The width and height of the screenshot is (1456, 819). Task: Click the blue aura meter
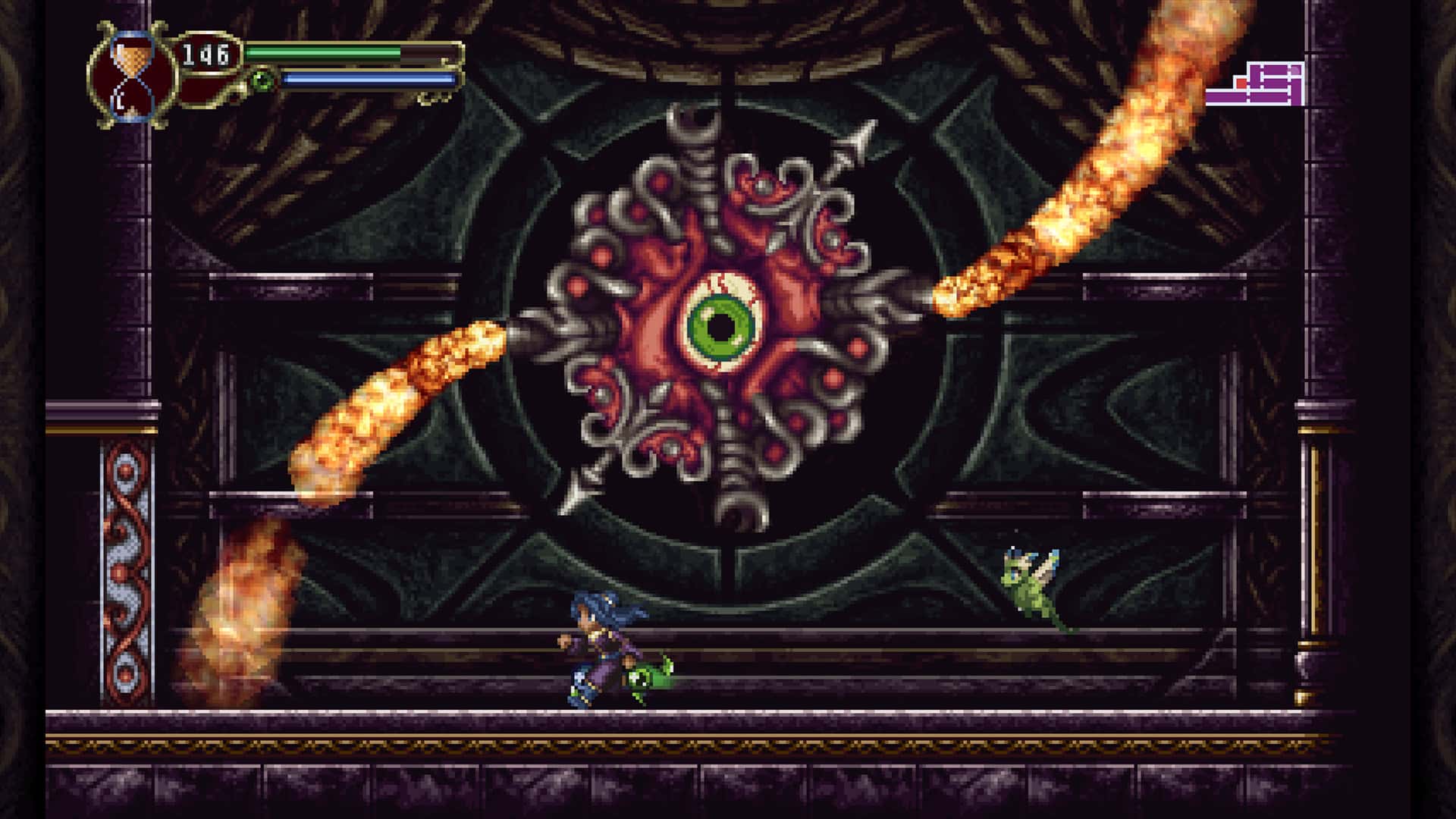(x=364, y=79)
